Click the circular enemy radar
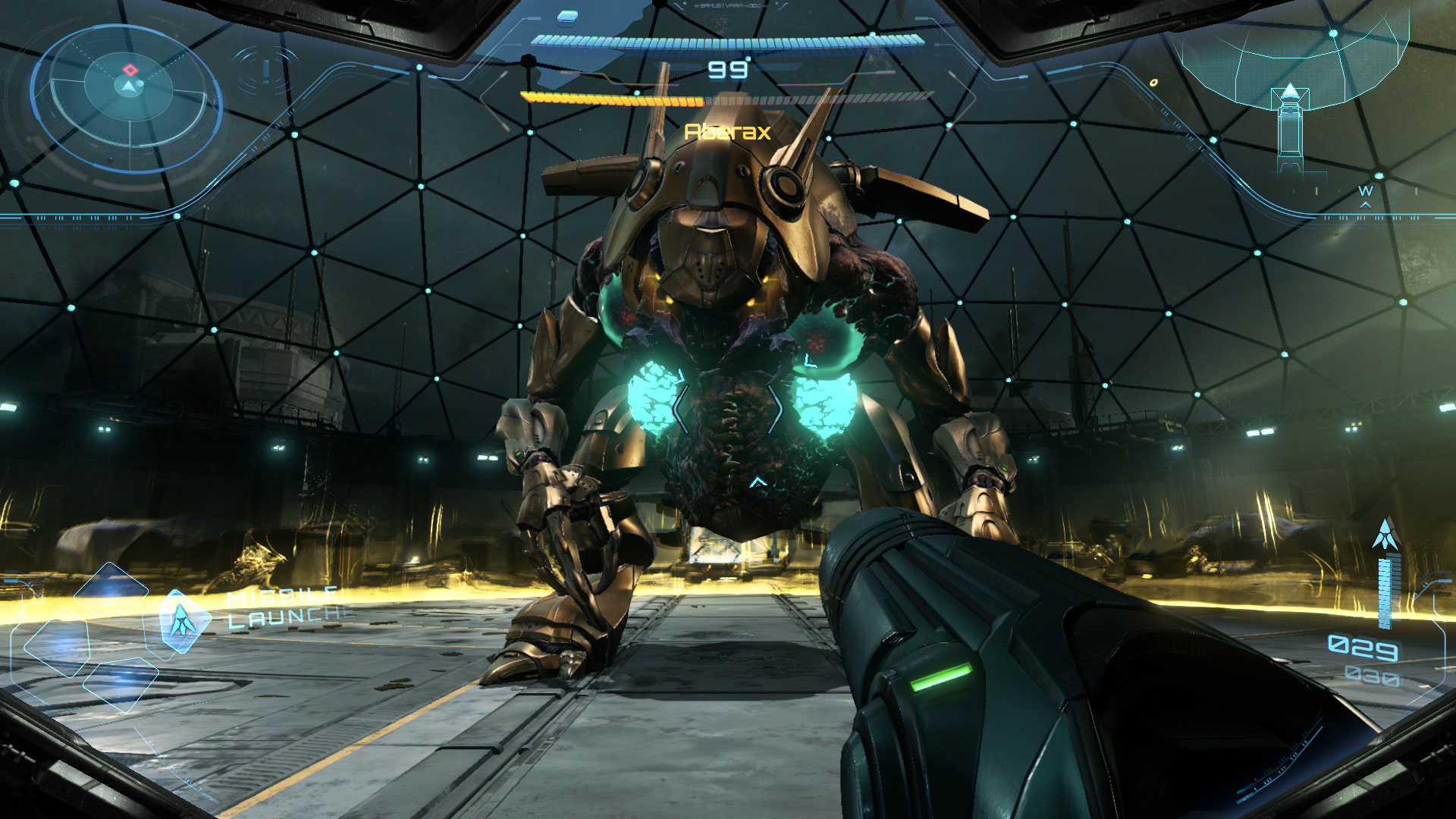The width and height of the screenshot is (1456, 819). [127, 97]
